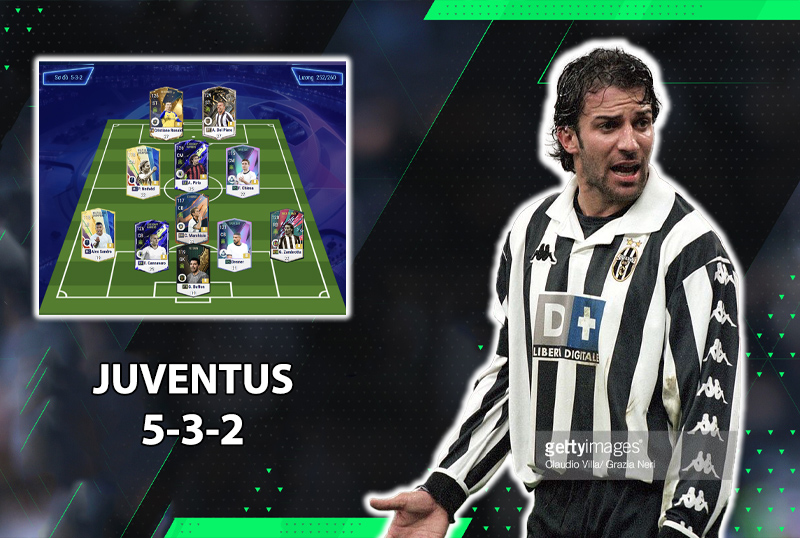
Task: Pick the C. Marchisio player card
Action: click(190, 219)
